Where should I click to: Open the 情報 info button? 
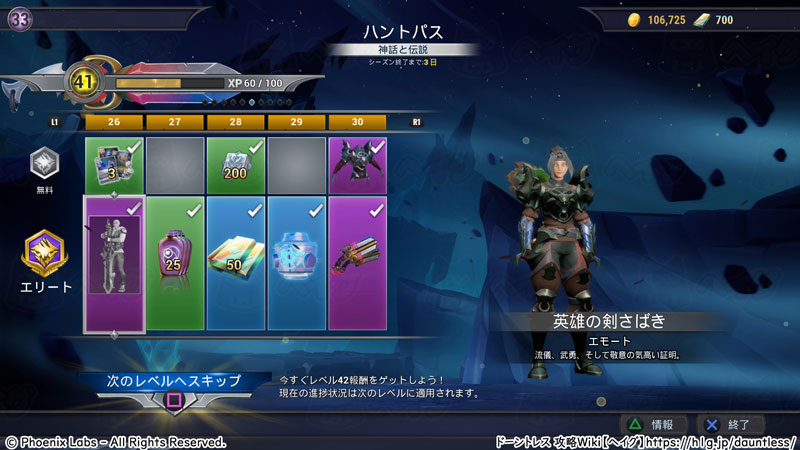pyautogui.click(x=655, y=424)
